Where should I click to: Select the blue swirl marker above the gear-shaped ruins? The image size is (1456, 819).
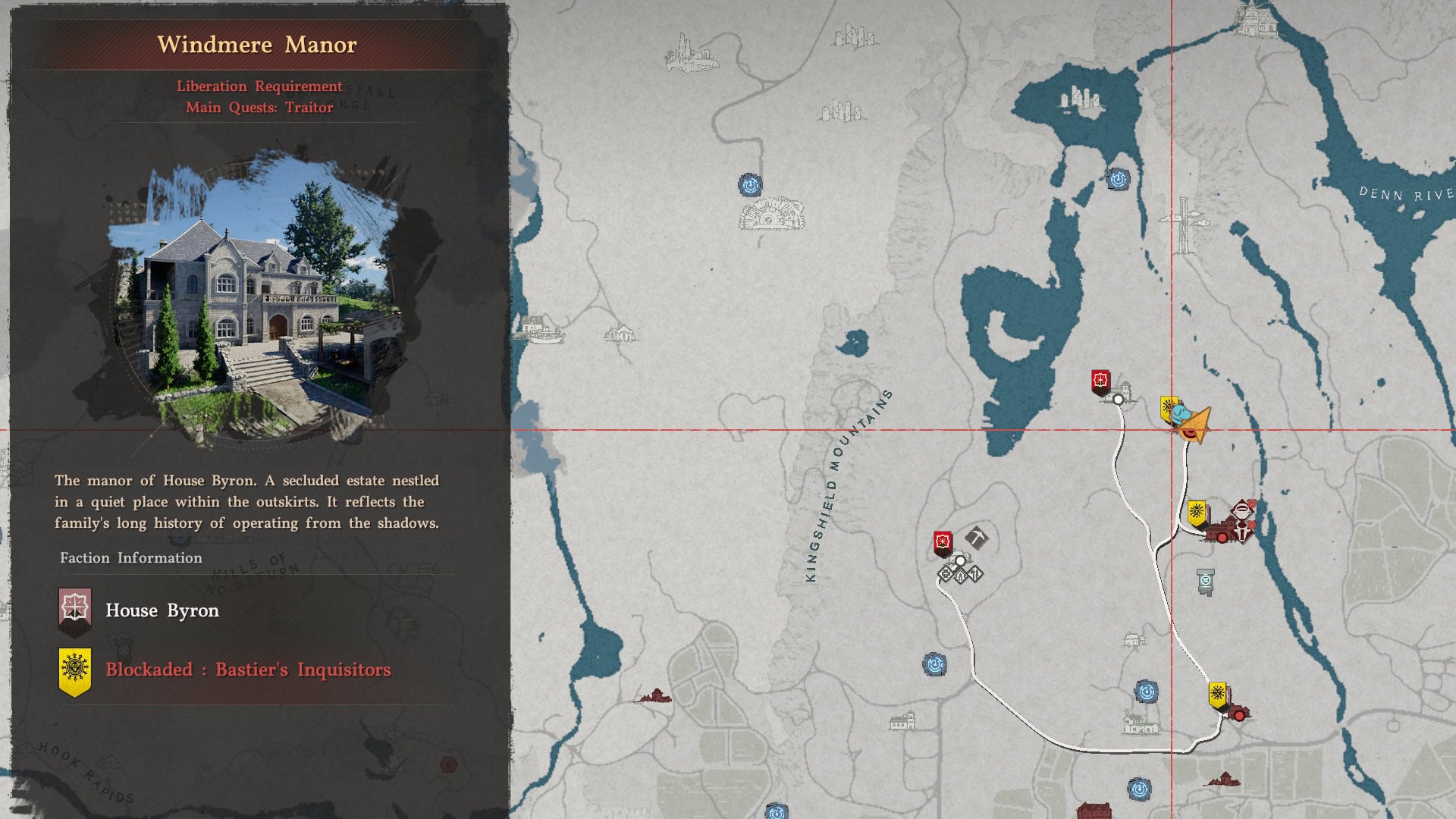click(750, 185)
